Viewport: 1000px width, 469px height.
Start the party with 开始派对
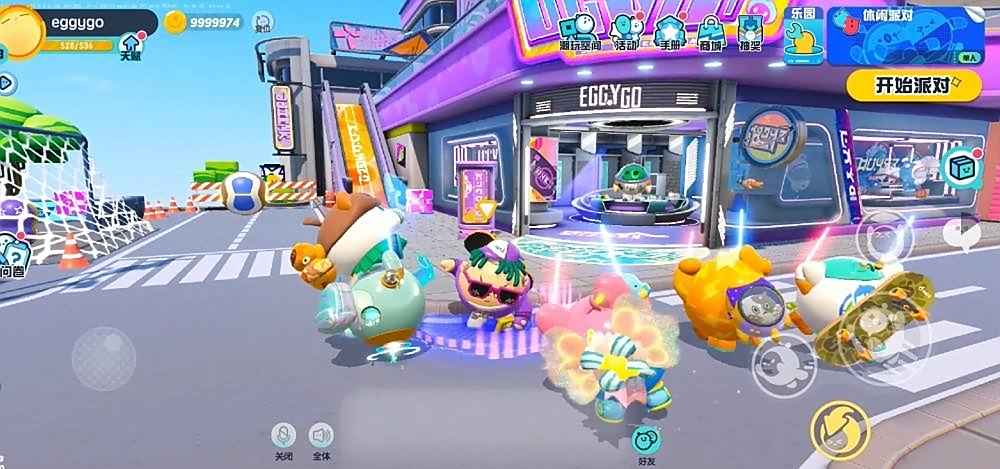(913, 85)
